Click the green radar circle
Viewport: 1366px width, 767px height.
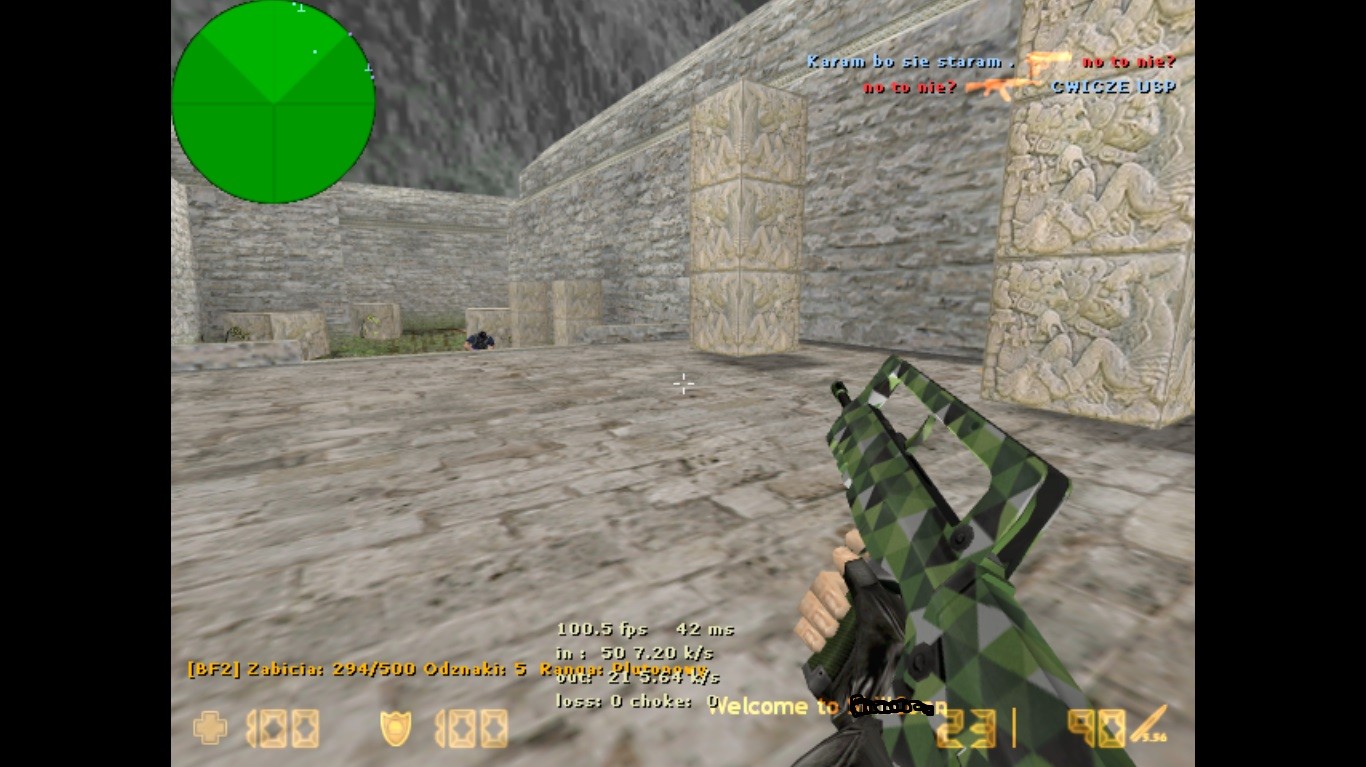[272, 103]
